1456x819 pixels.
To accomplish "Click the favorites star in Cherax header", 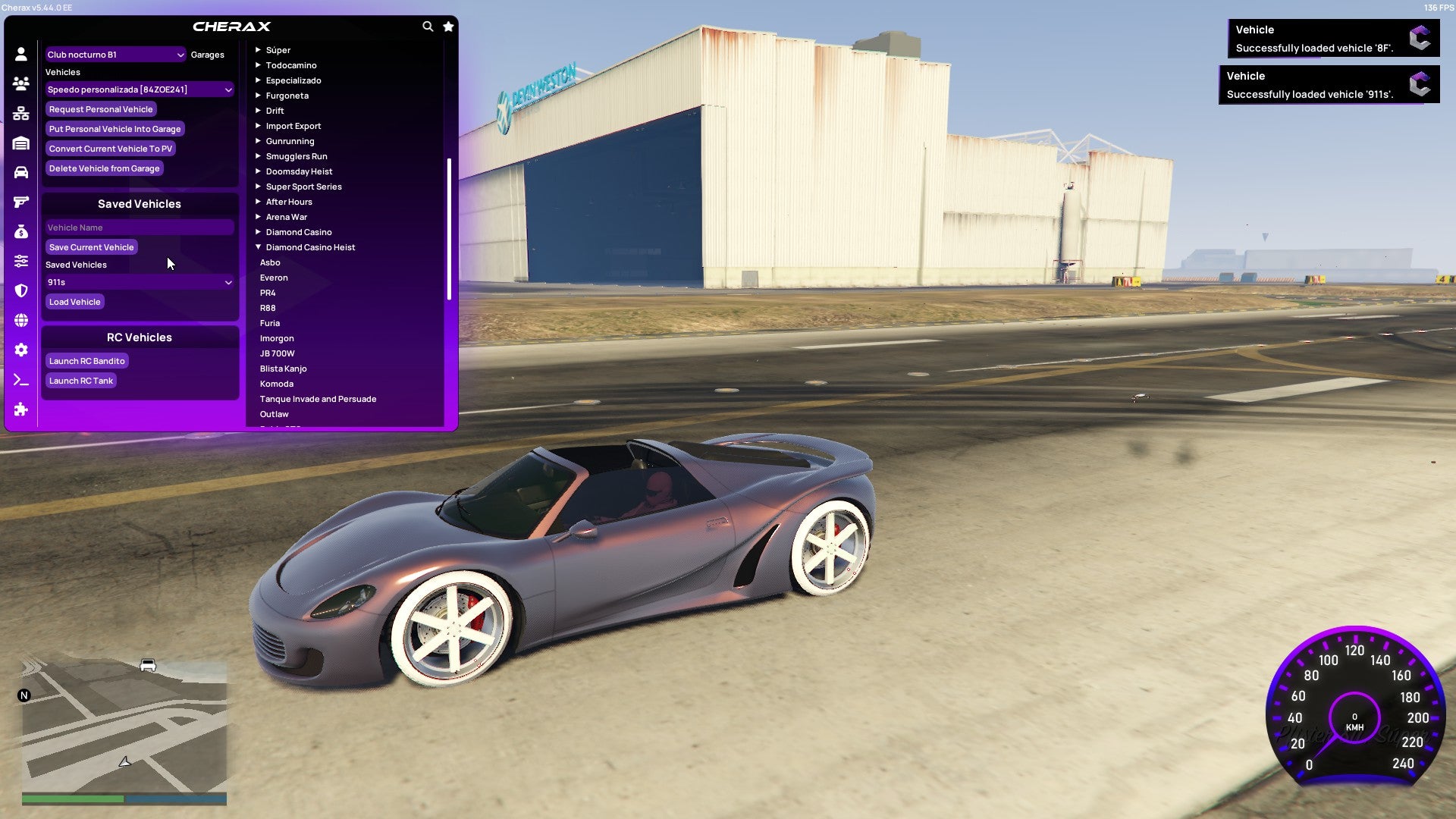I will click(448, 25).
